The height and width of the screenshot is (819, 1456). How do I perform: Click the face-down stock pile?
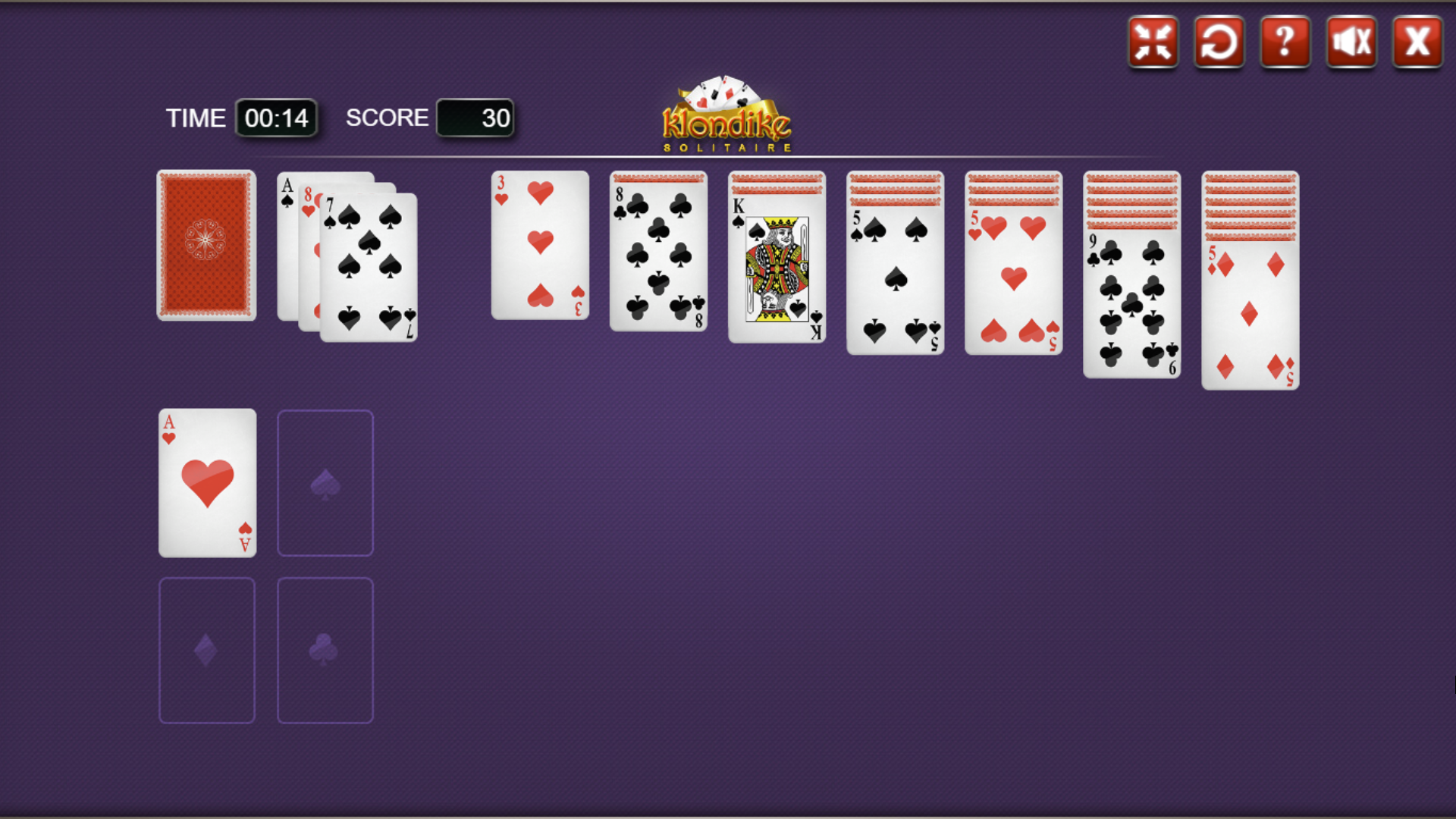point(206,244)
